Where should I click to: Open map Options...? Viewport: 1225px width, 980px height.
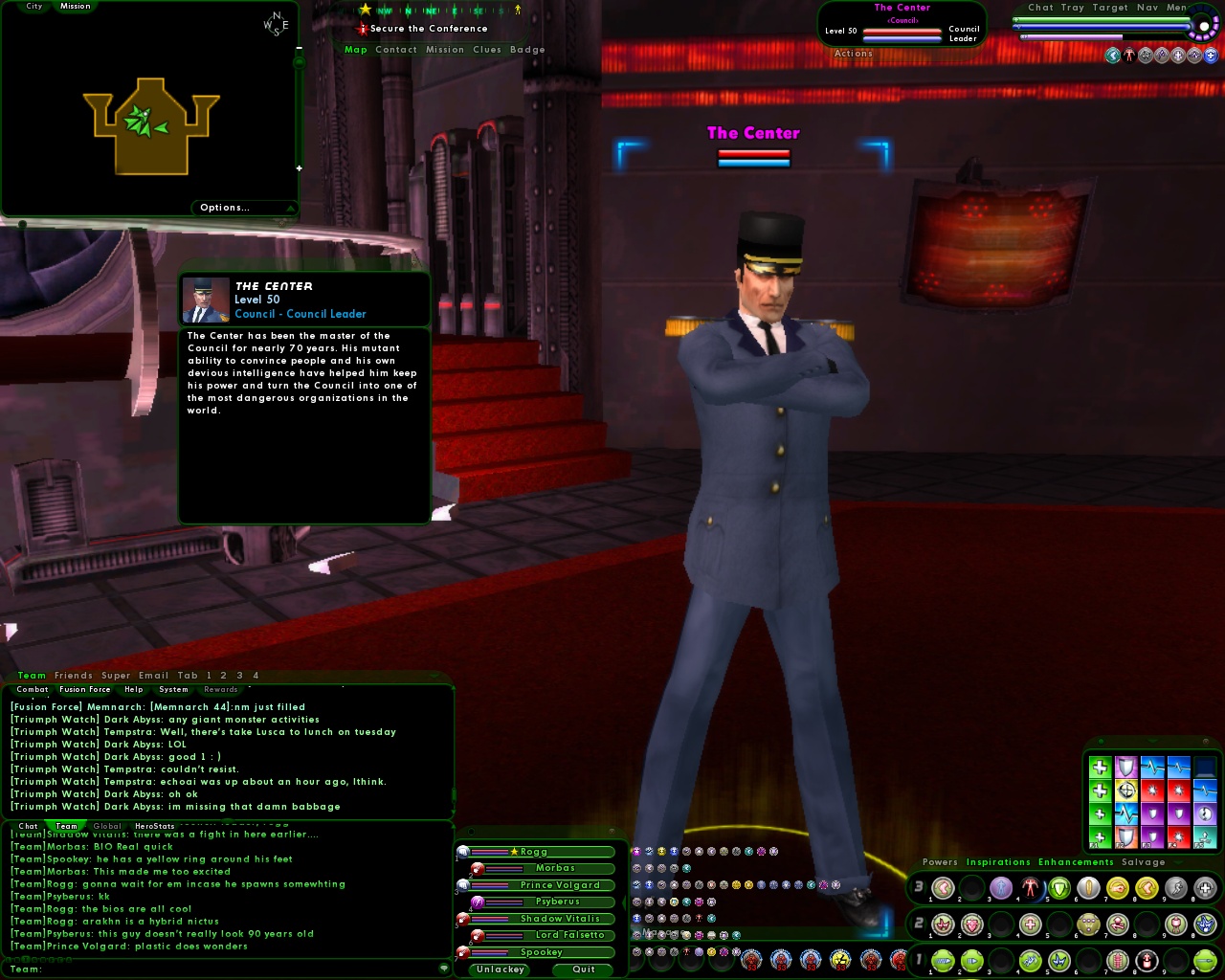pos(223,207)
